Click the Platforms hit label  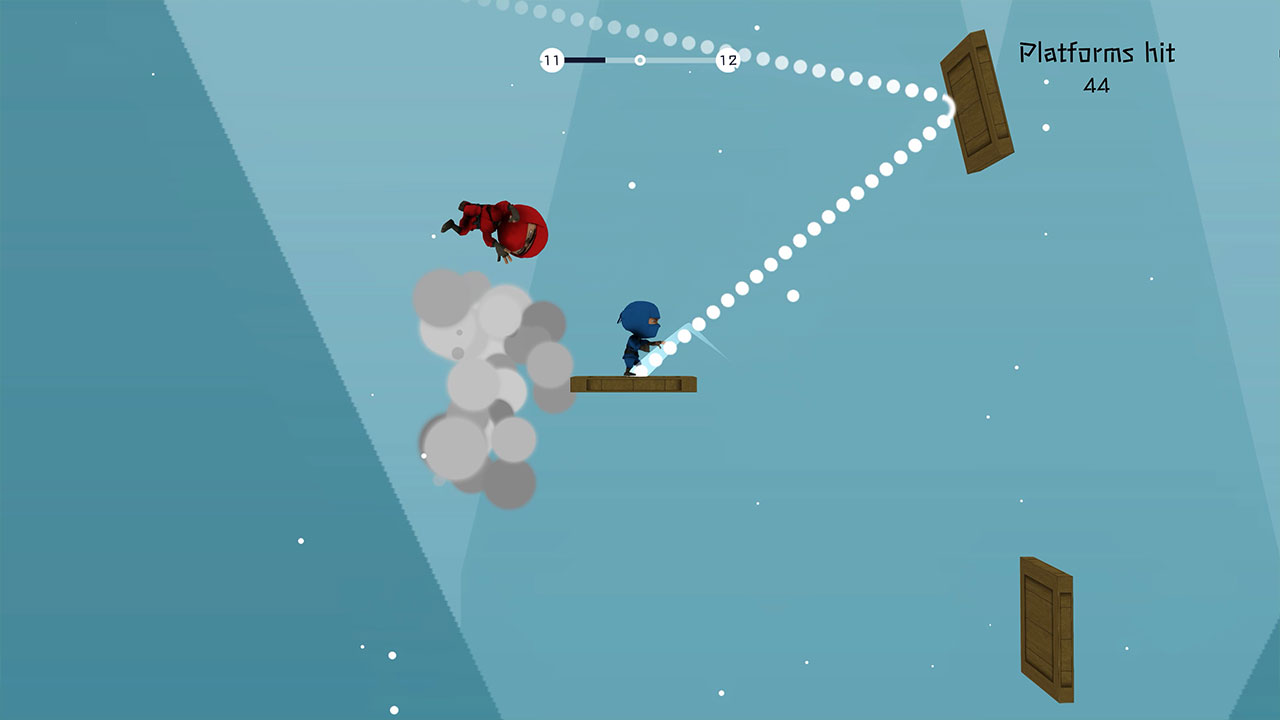(x=1097, y=52)
